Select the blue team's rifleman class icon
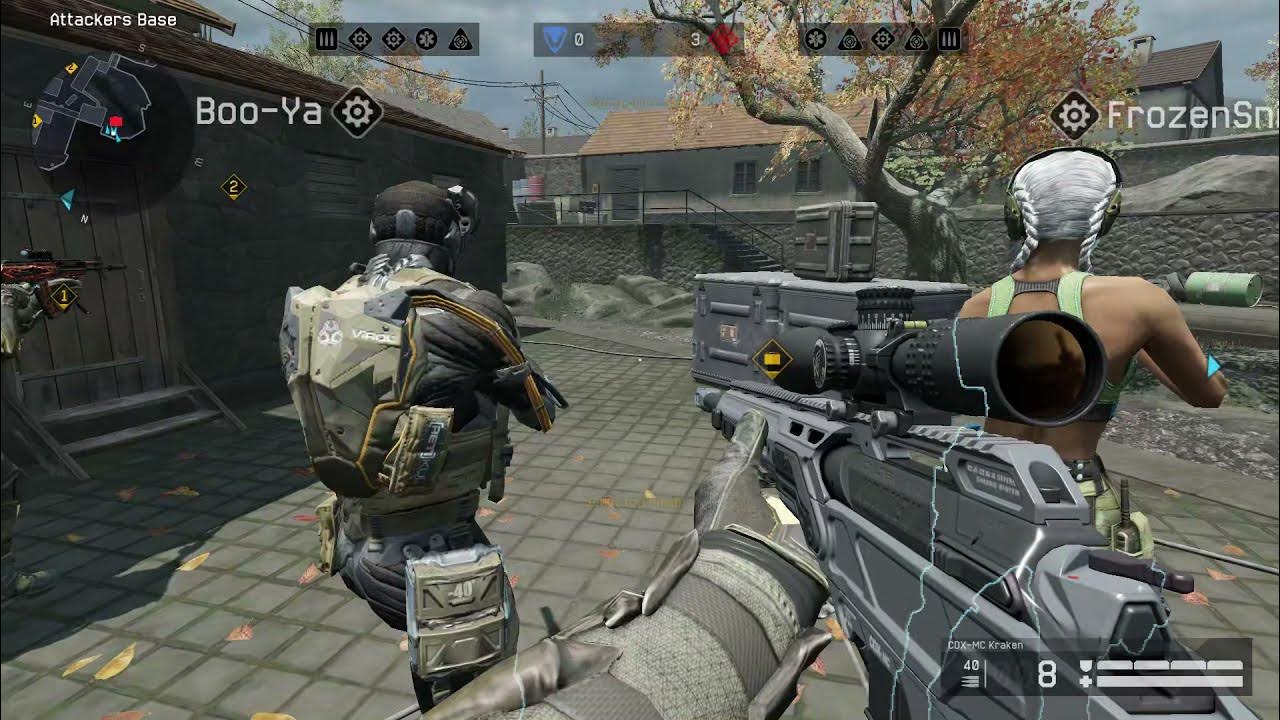Image resolution: width=1280 pixels, height=720 pixels. tap(327, 39)
